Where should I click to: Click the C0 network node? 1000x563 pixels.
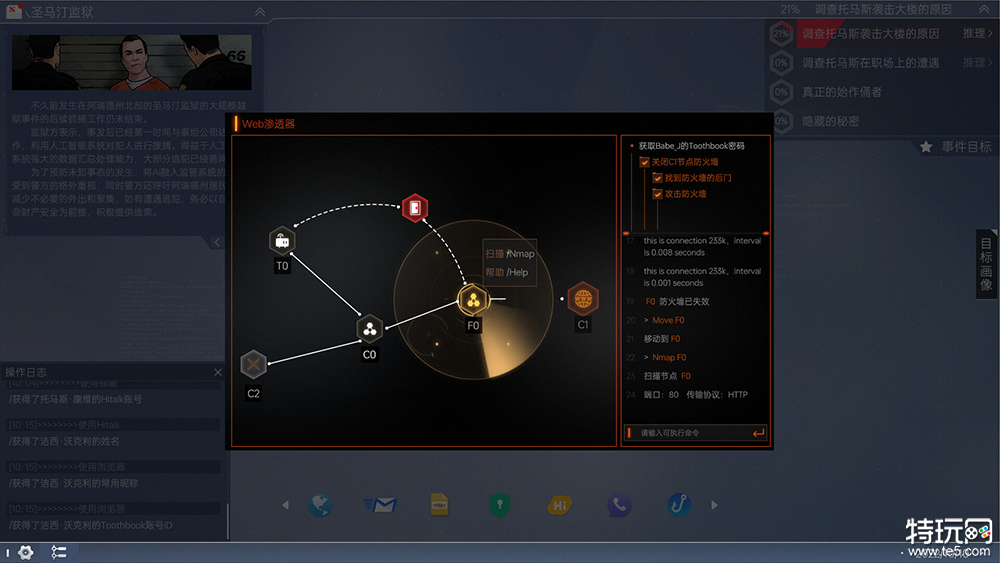(370, 328)
